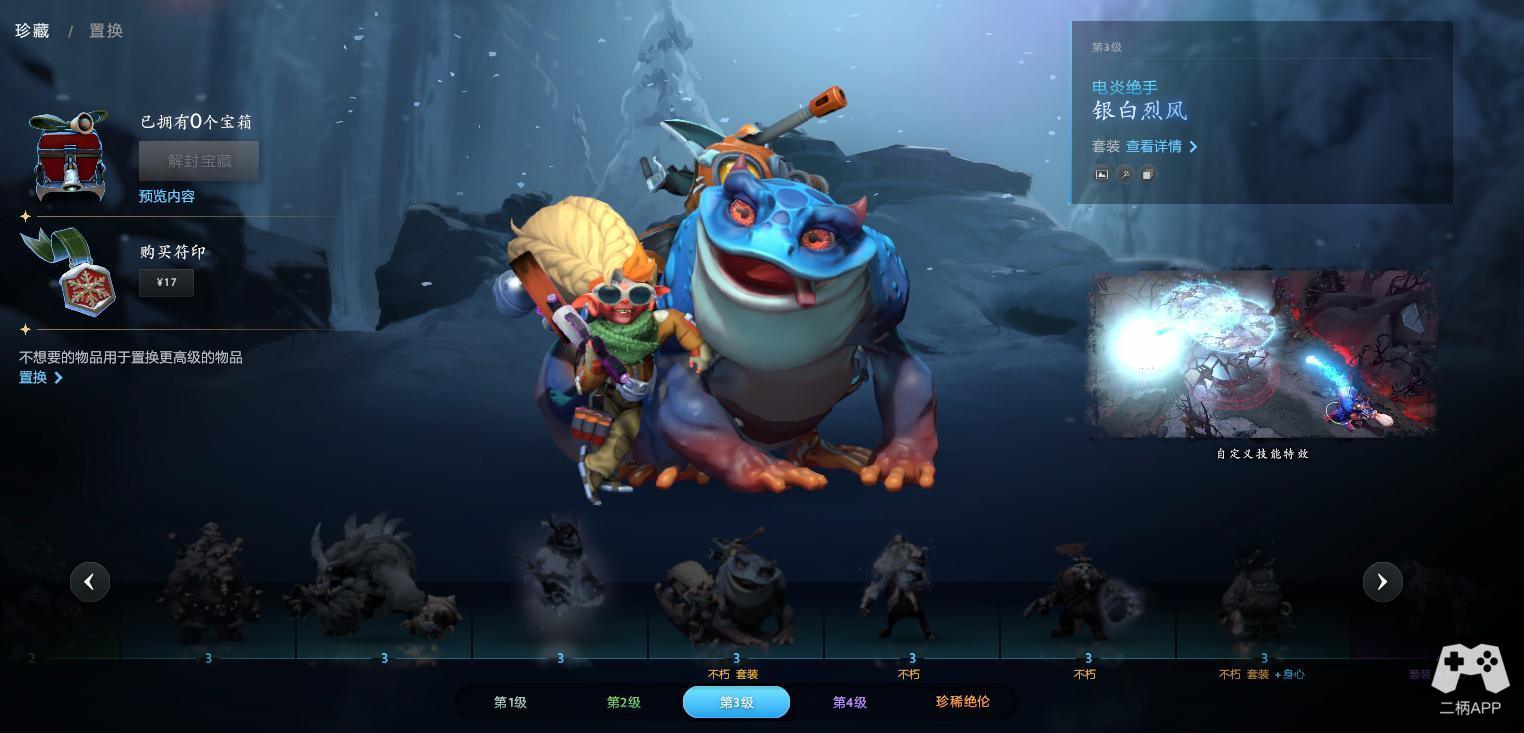Follow the 置换 exchange link with arrow

coord(40,378)
